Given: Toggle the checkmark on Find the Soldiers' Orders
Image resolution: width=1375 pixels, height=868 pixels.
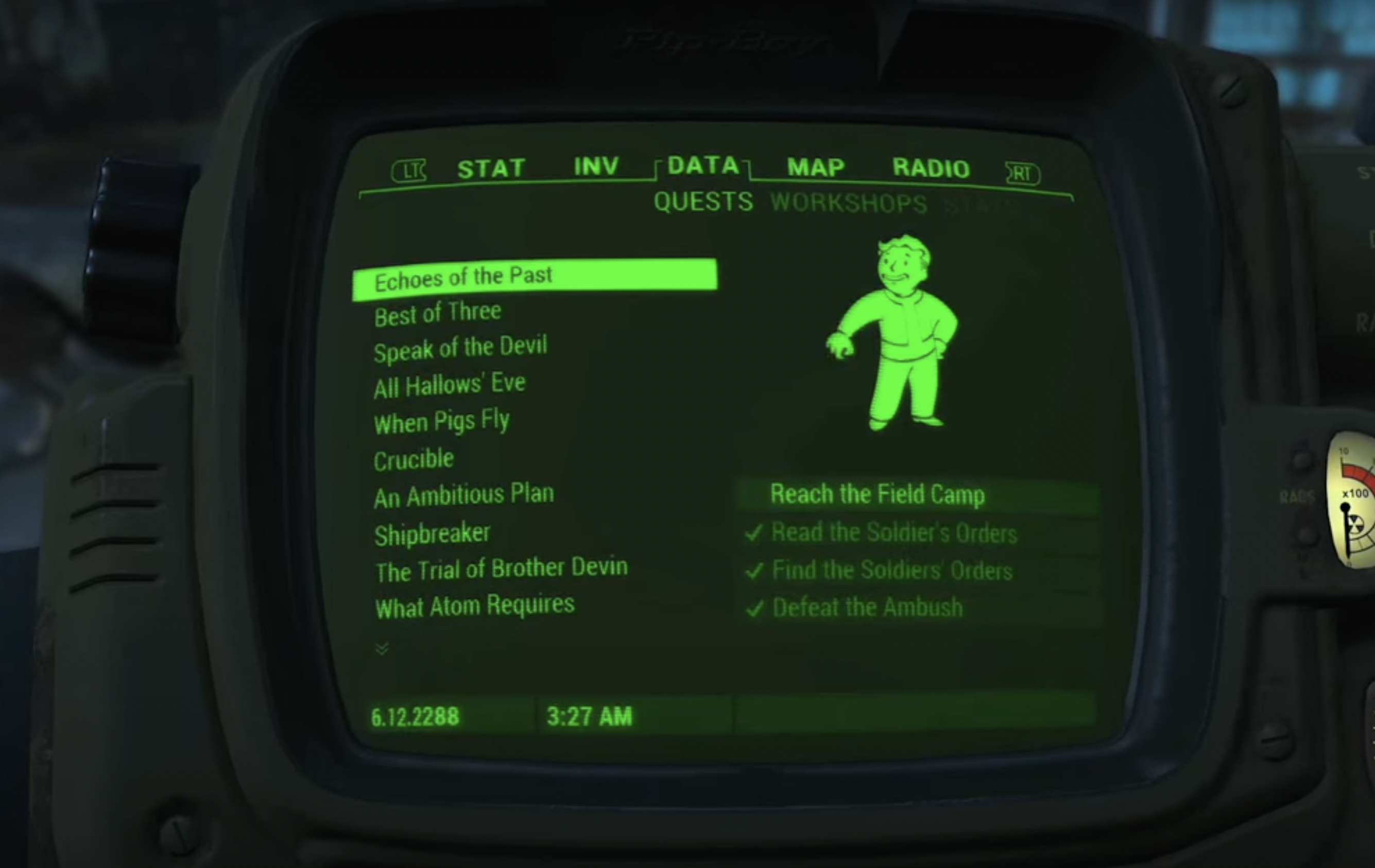Looking at the screenshot, I should [754, 570].
